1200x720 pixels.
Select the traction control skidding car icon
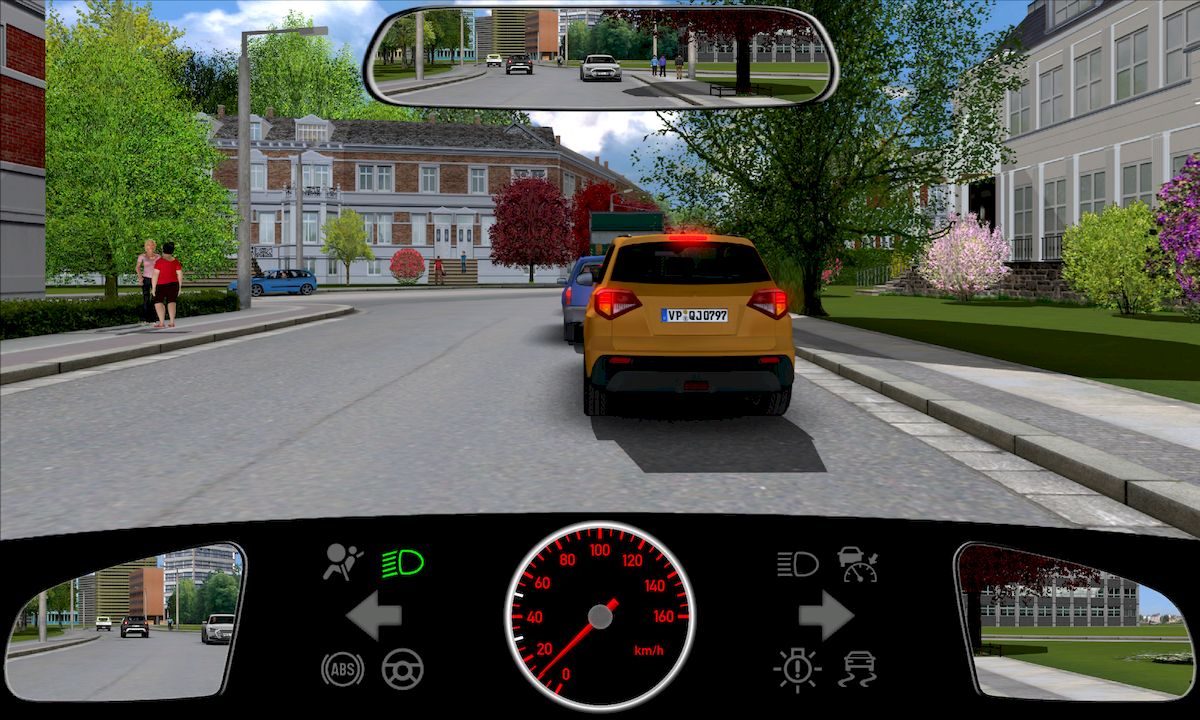858,668
